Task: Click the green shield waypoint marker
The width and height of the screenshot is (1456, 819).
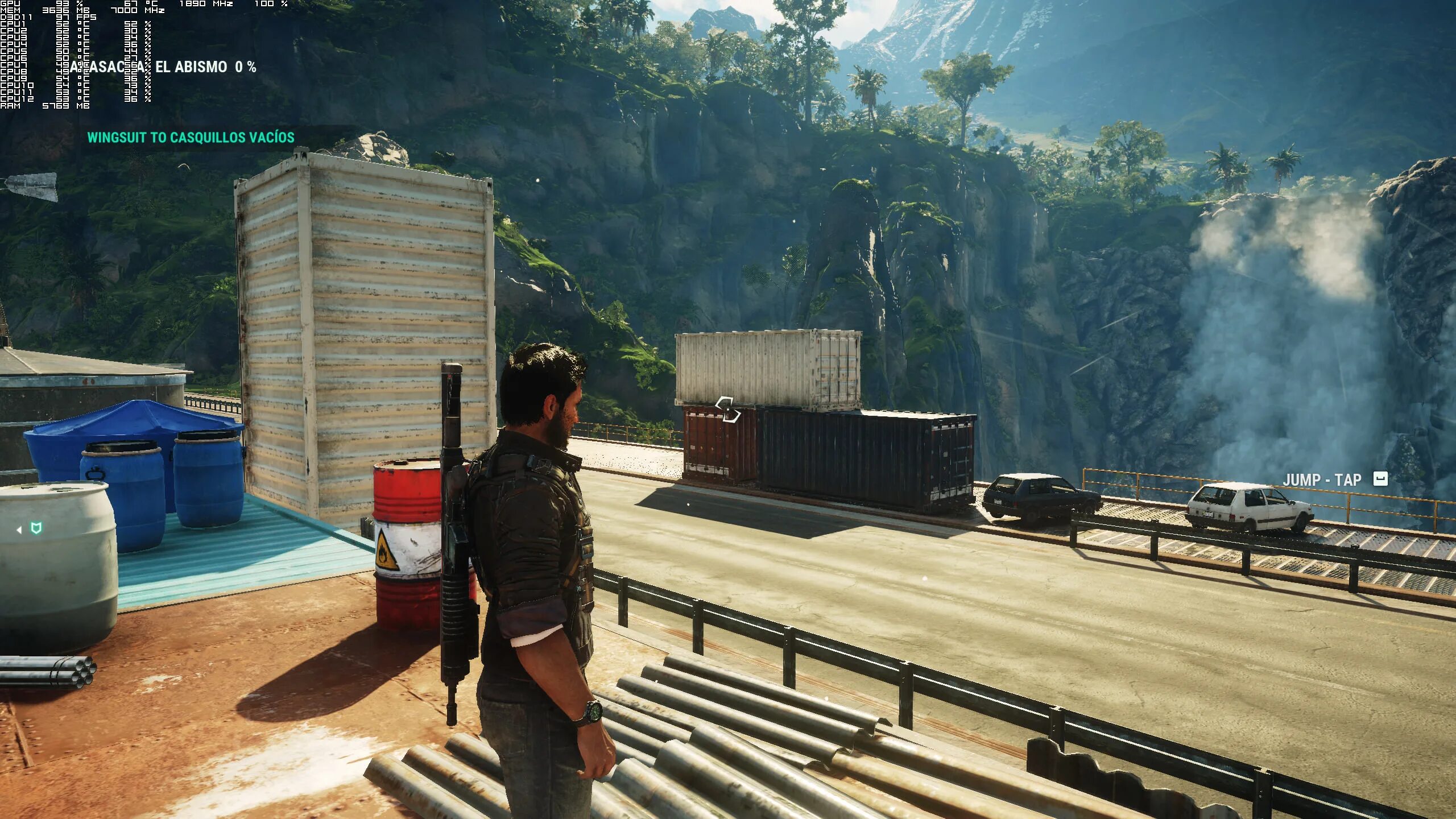Action: (36, 529)
